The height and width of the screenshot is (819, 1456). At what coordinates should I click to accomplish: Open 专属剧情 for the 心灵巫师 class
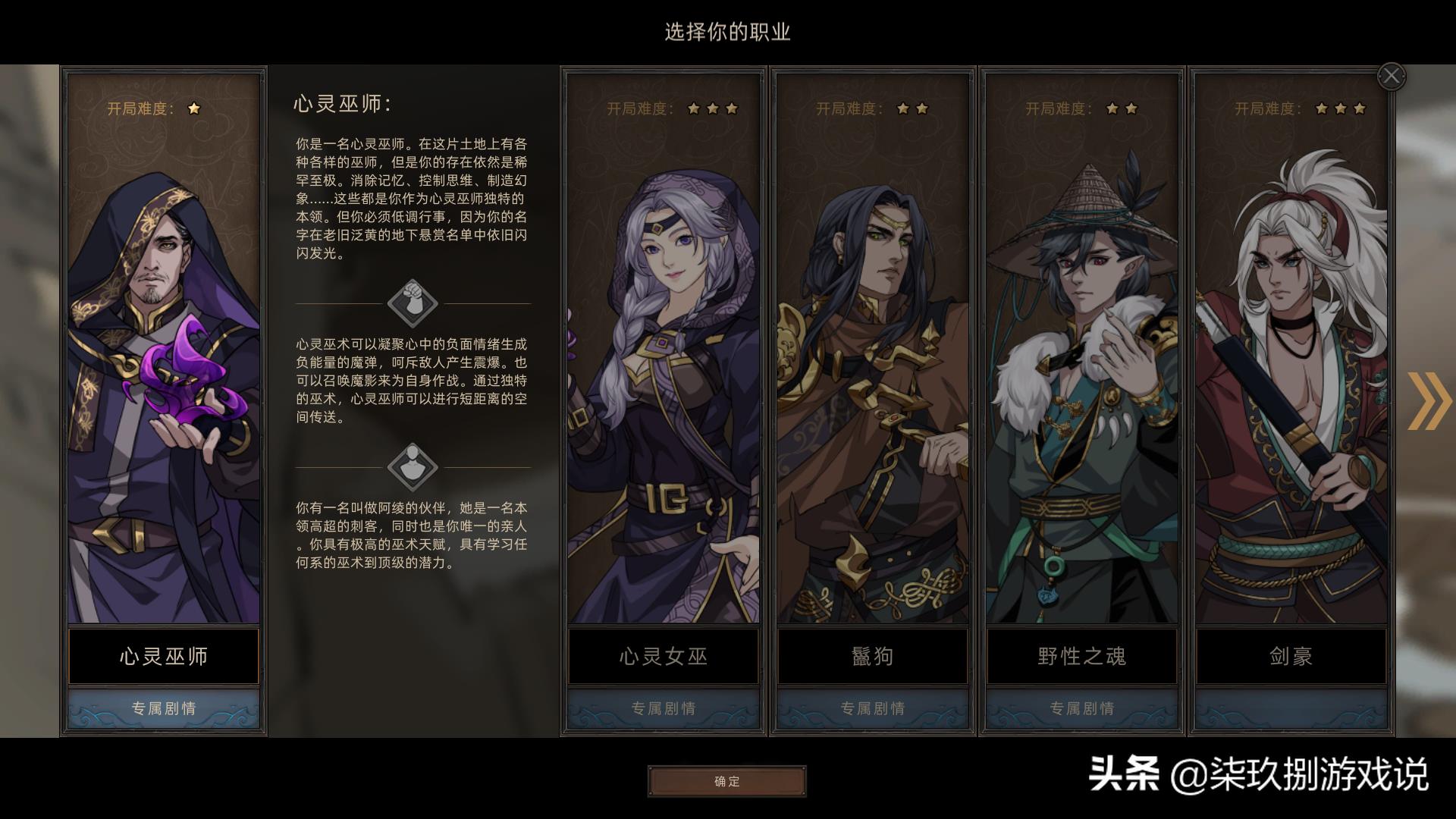pyautogui.click(x=163, y=709)
